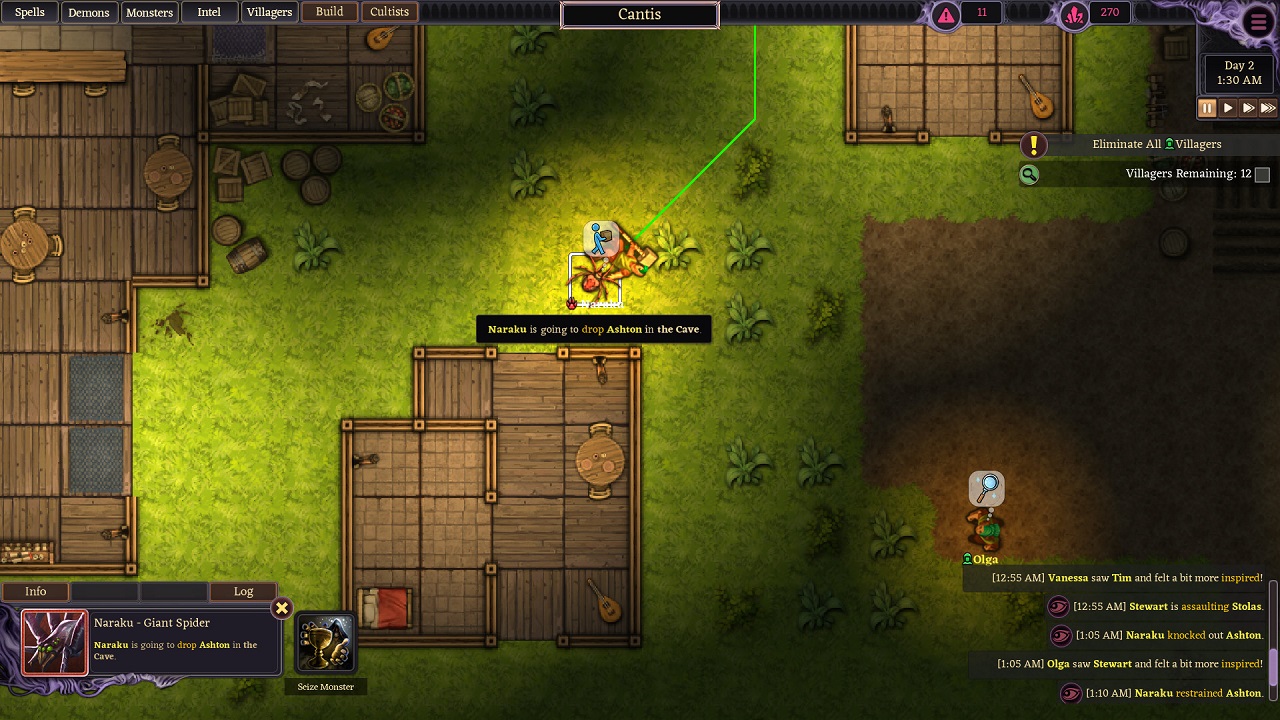This screenshot has width=1280, height=720.
Task: Open the Spells menu
Action: (30, 12)
